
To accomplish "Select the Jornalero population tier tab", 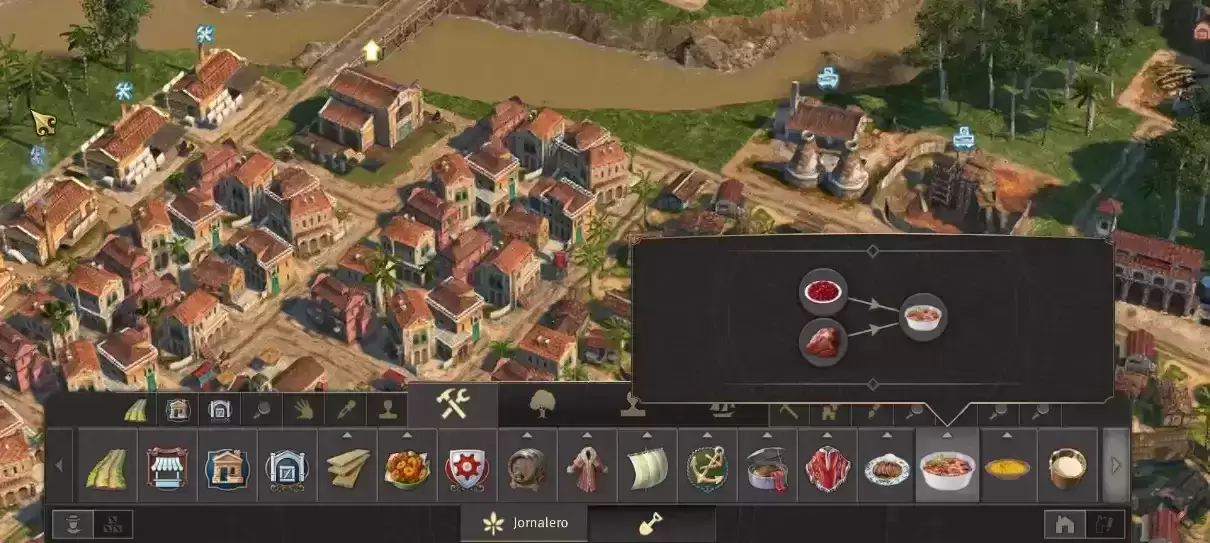I will [x=524, y=523].
